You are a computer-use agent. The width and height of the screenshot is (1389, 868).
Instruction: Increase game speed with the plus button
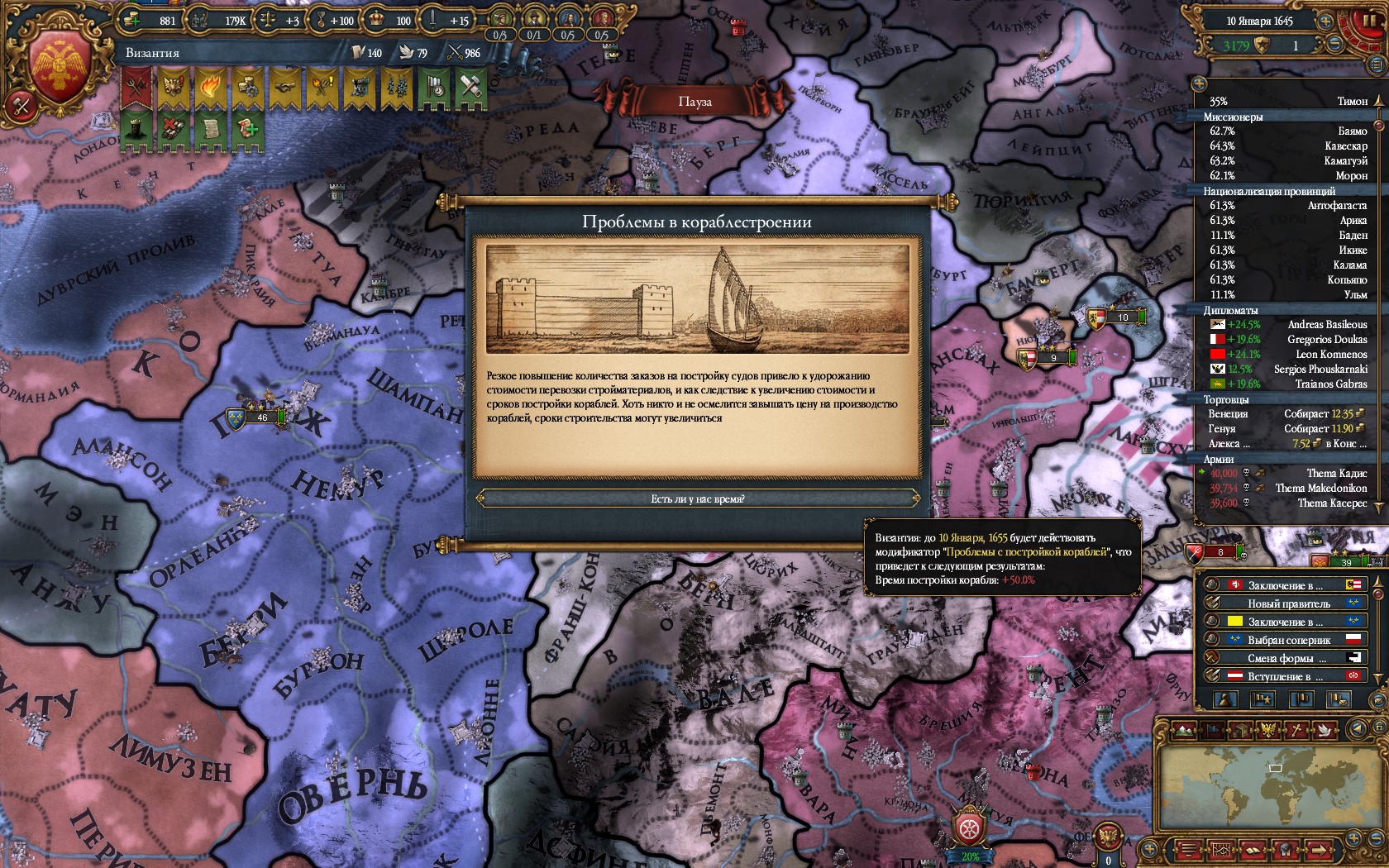[x=1325, y=21]
